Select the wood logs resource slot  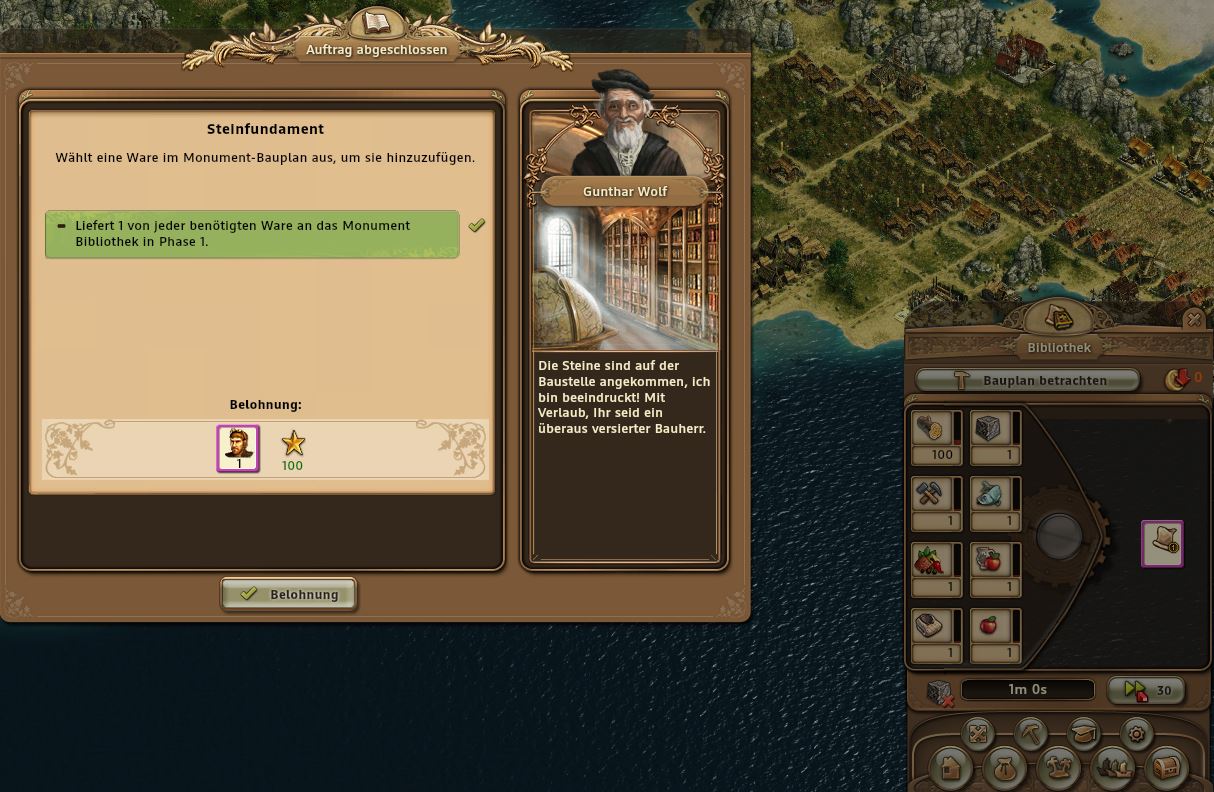[x=932, y=428]
